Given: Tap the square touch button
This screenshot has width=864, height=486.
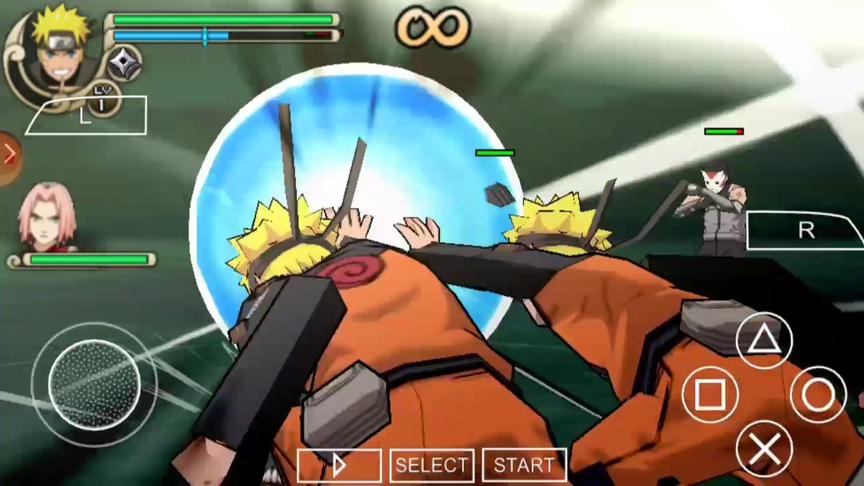Looking at the screenshot, I should point(710,395).
